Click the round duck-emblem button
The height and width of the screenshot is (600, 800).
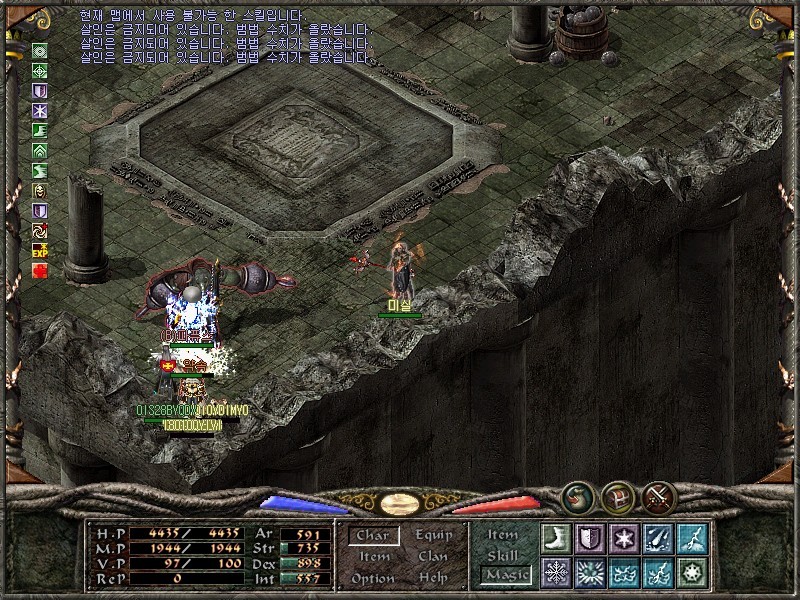pyautogui.click(x=576, y=496)
